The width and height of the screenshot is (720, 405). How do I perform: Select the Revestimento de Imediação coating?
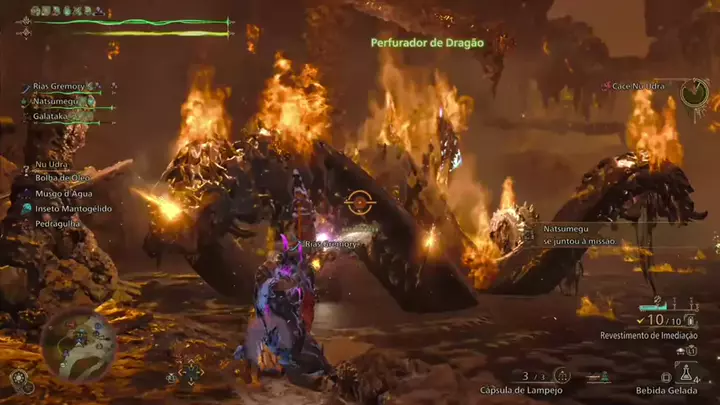pyautogui.click(x=649, y=335)
